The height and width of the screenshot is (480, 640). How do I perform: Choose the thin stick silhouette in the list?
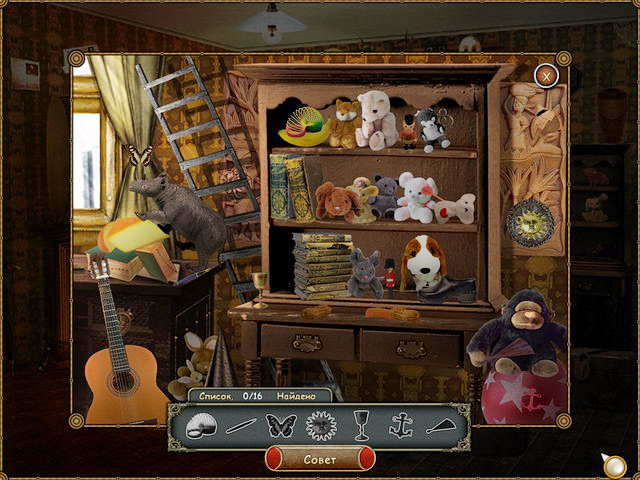(241, 426)
